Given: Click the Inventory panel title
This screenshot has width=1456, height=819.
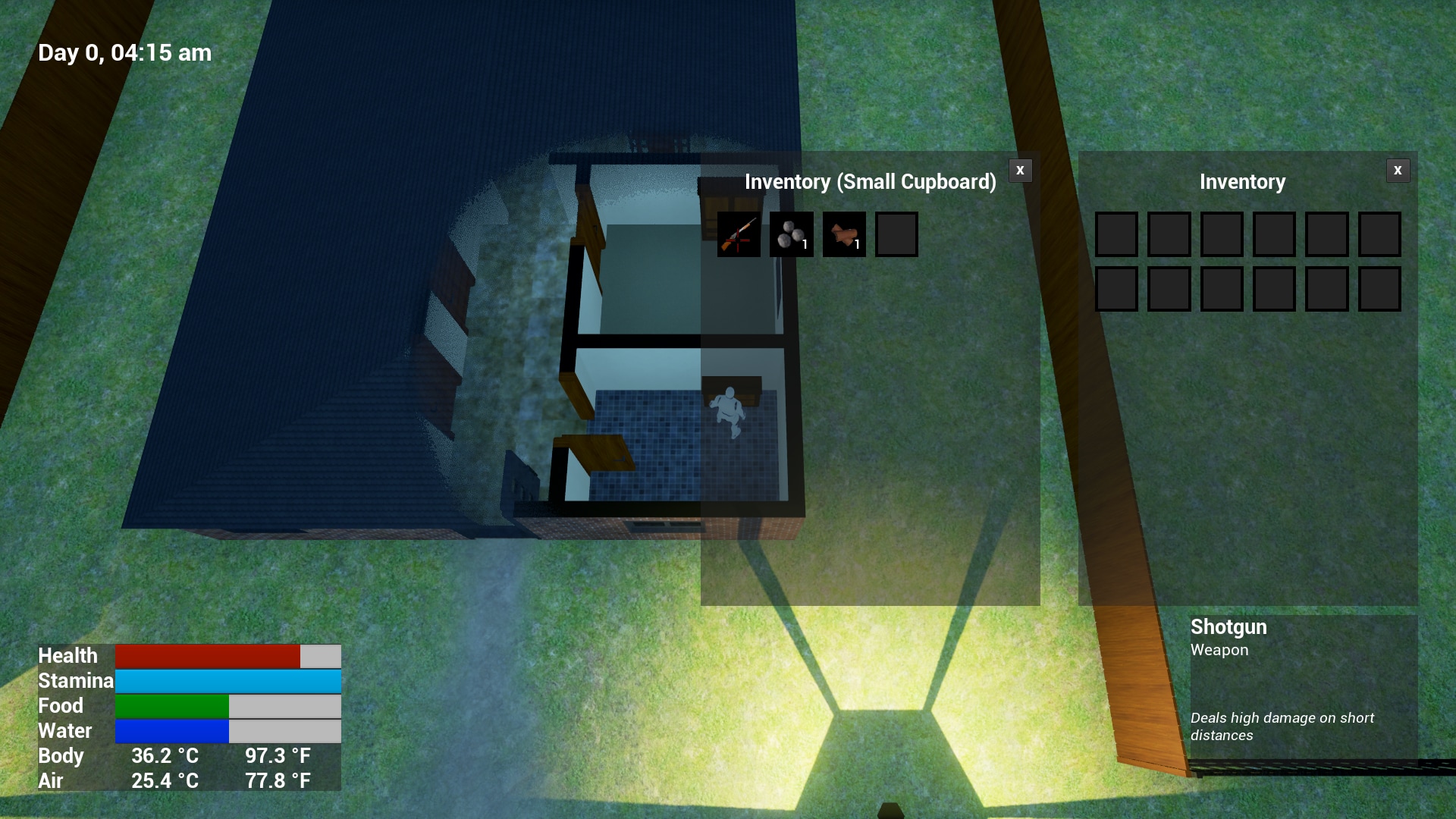Looking at the screenshot, I should point(1242,182).
